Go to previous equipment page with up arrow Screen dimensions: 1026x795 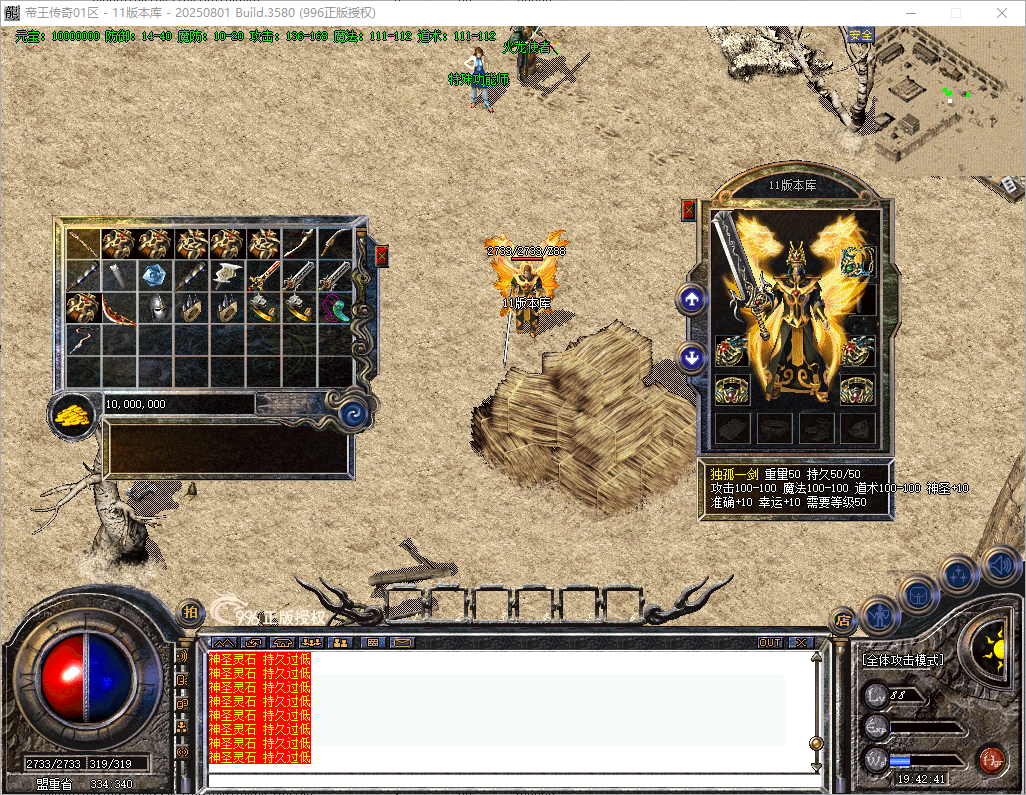(691, 299)
